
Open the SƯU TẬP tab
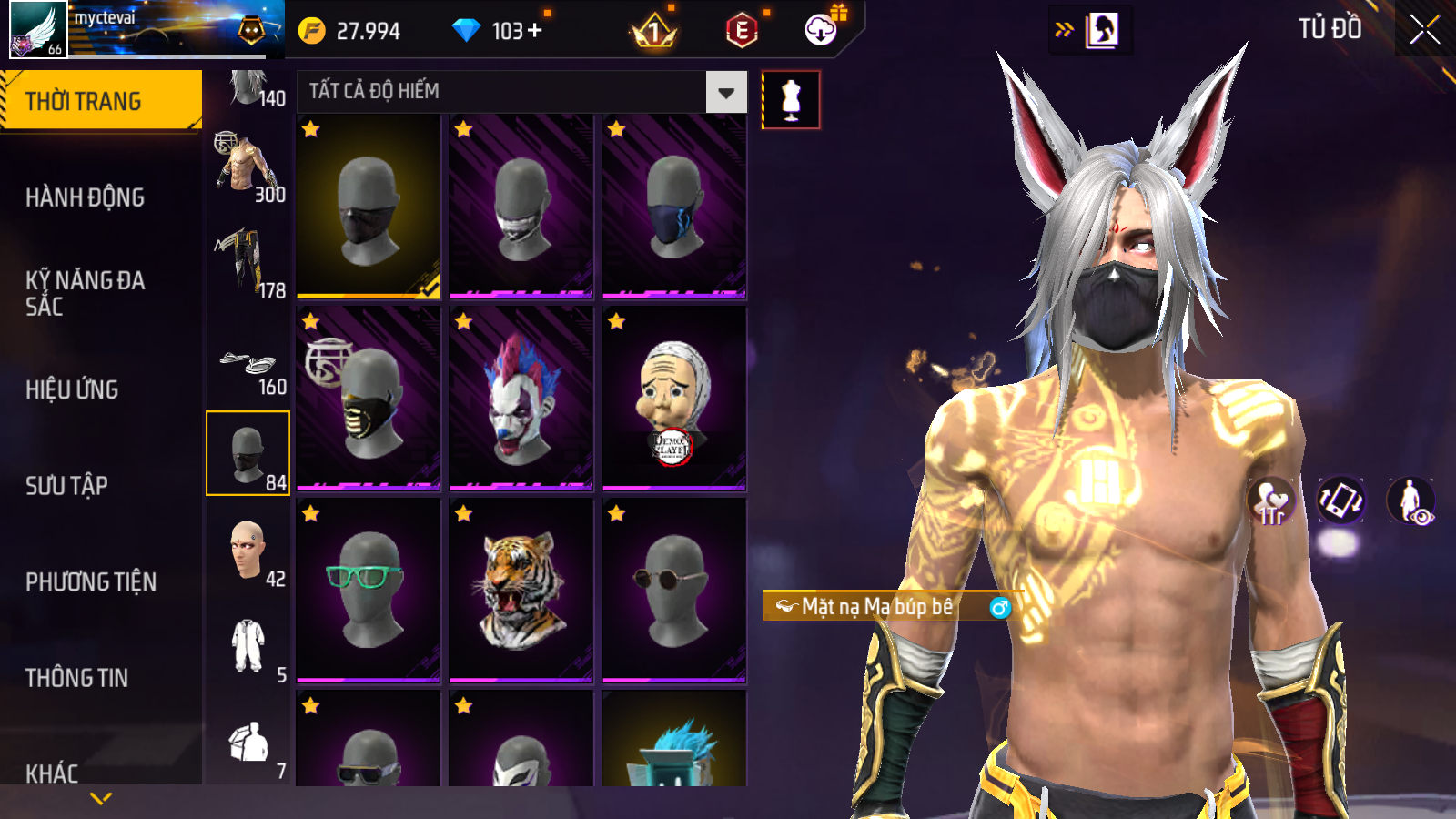66,486
